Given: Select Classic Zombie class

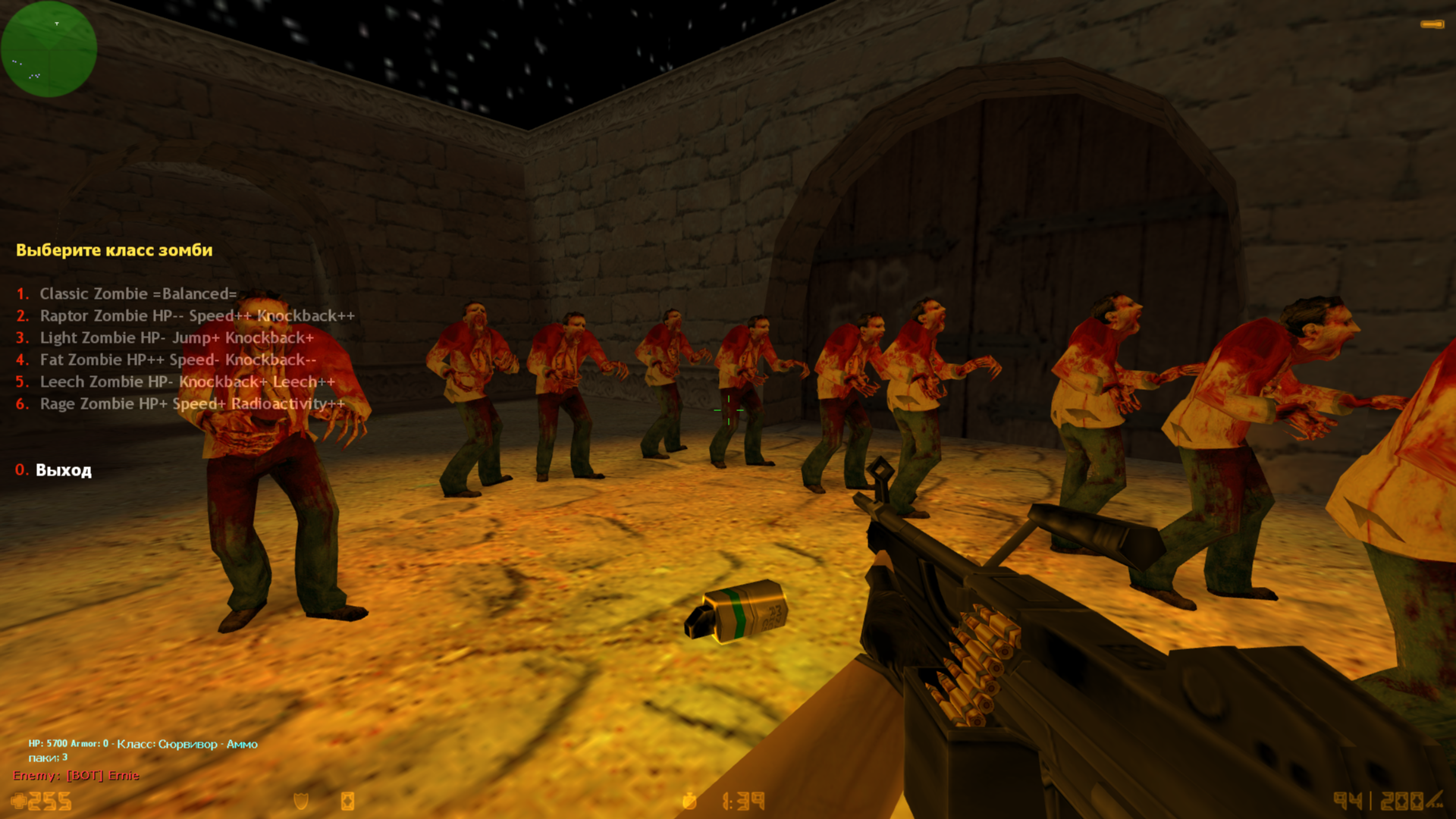Looking at the screenshot, I should pos(137,294).
